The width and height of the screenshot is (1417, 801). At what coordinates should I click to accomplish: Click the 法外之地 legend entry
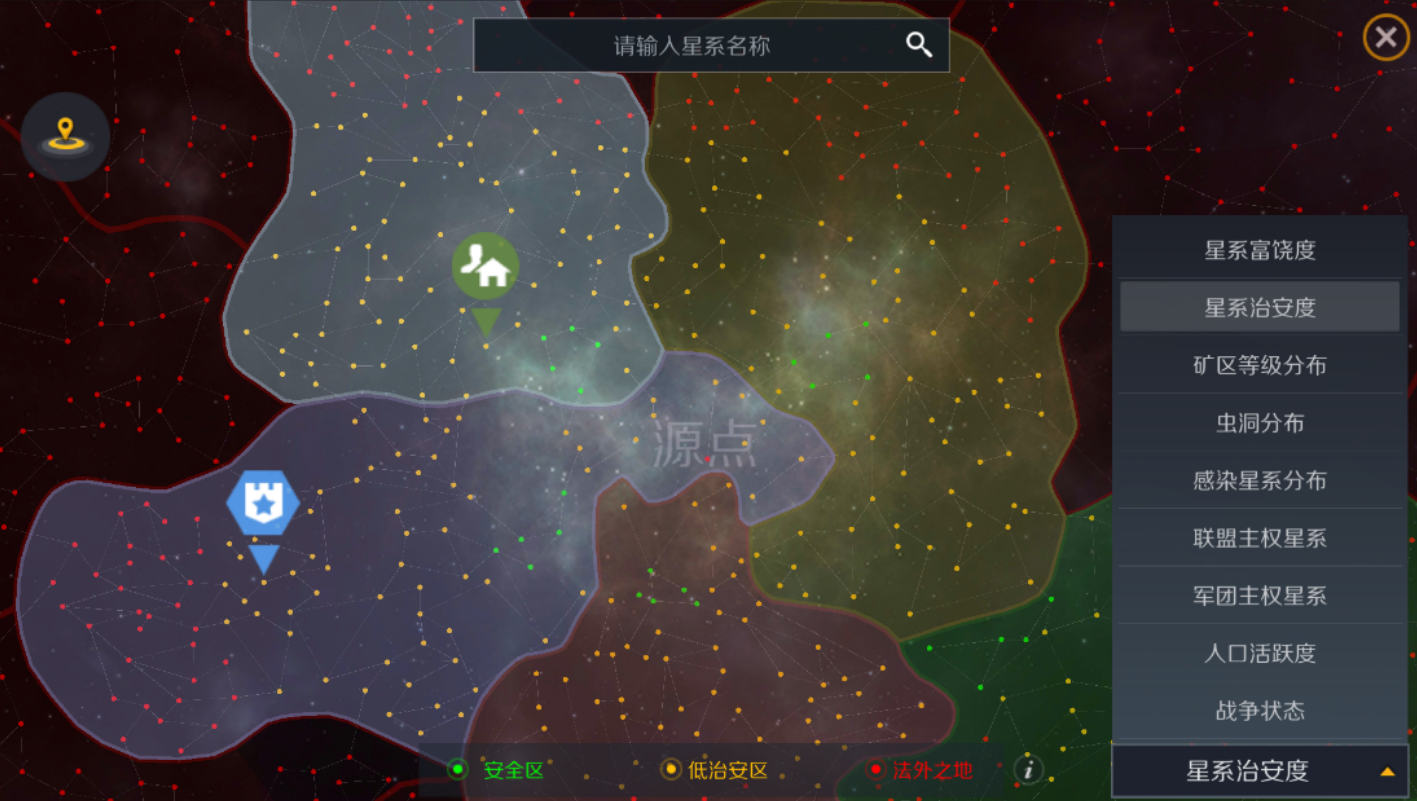pyautogui.click(x=920, y=770)
